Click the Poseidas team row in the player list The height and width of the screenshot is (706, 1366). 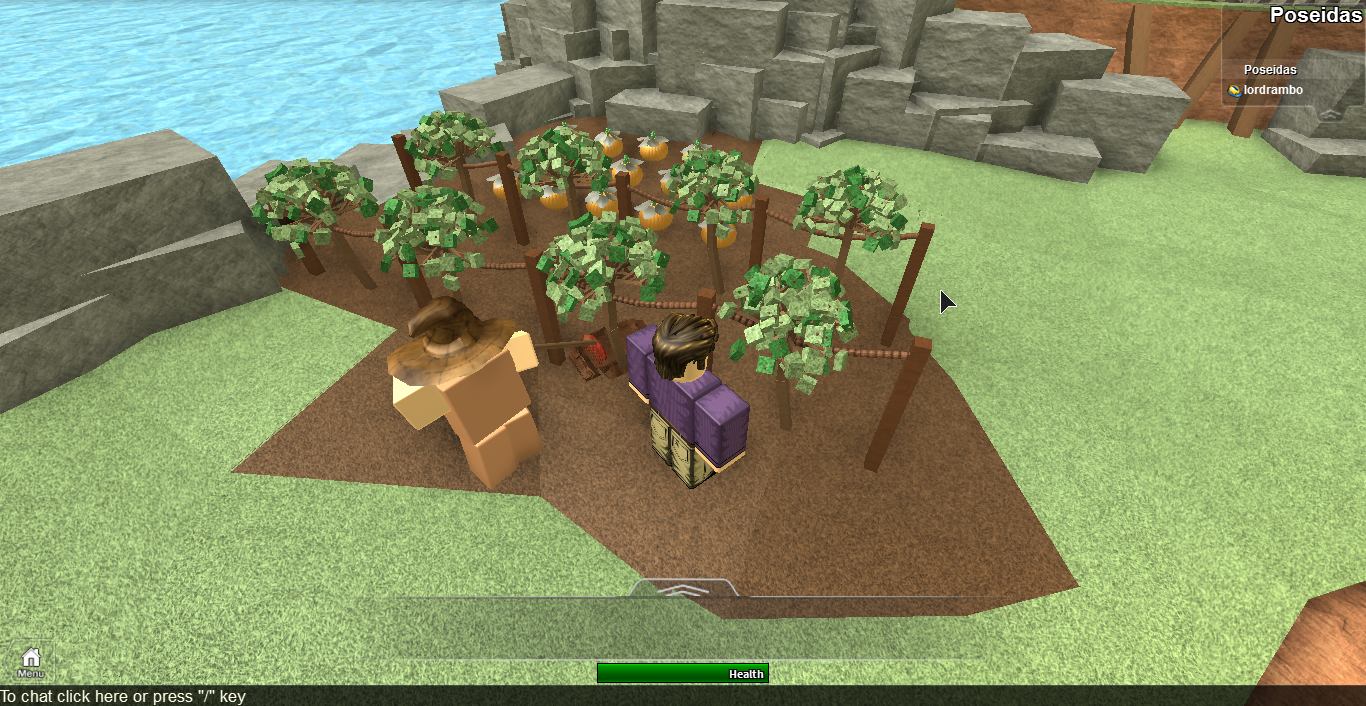[x=1270, y=70]
